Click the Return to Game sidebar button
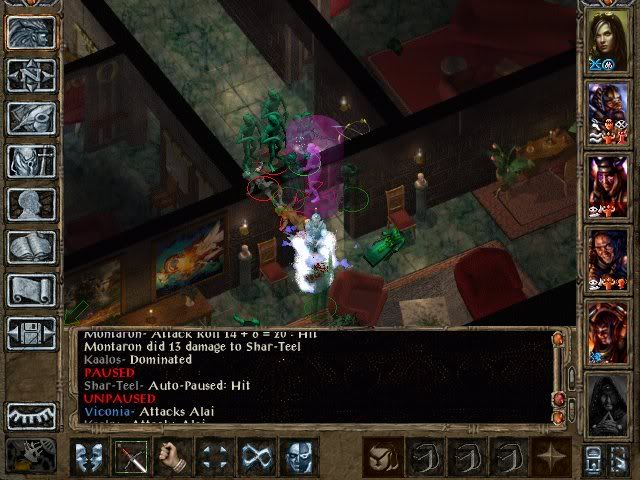Viewport: 640px width, 480px height. pos(31,32)
